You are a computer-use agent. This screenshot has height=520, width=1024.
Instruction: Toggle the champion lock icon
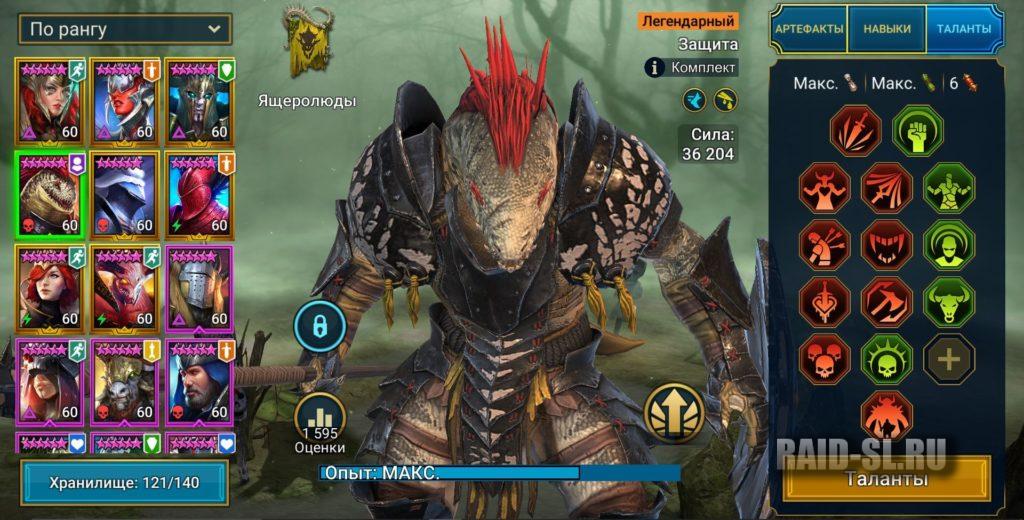click(x=320, y=326)
